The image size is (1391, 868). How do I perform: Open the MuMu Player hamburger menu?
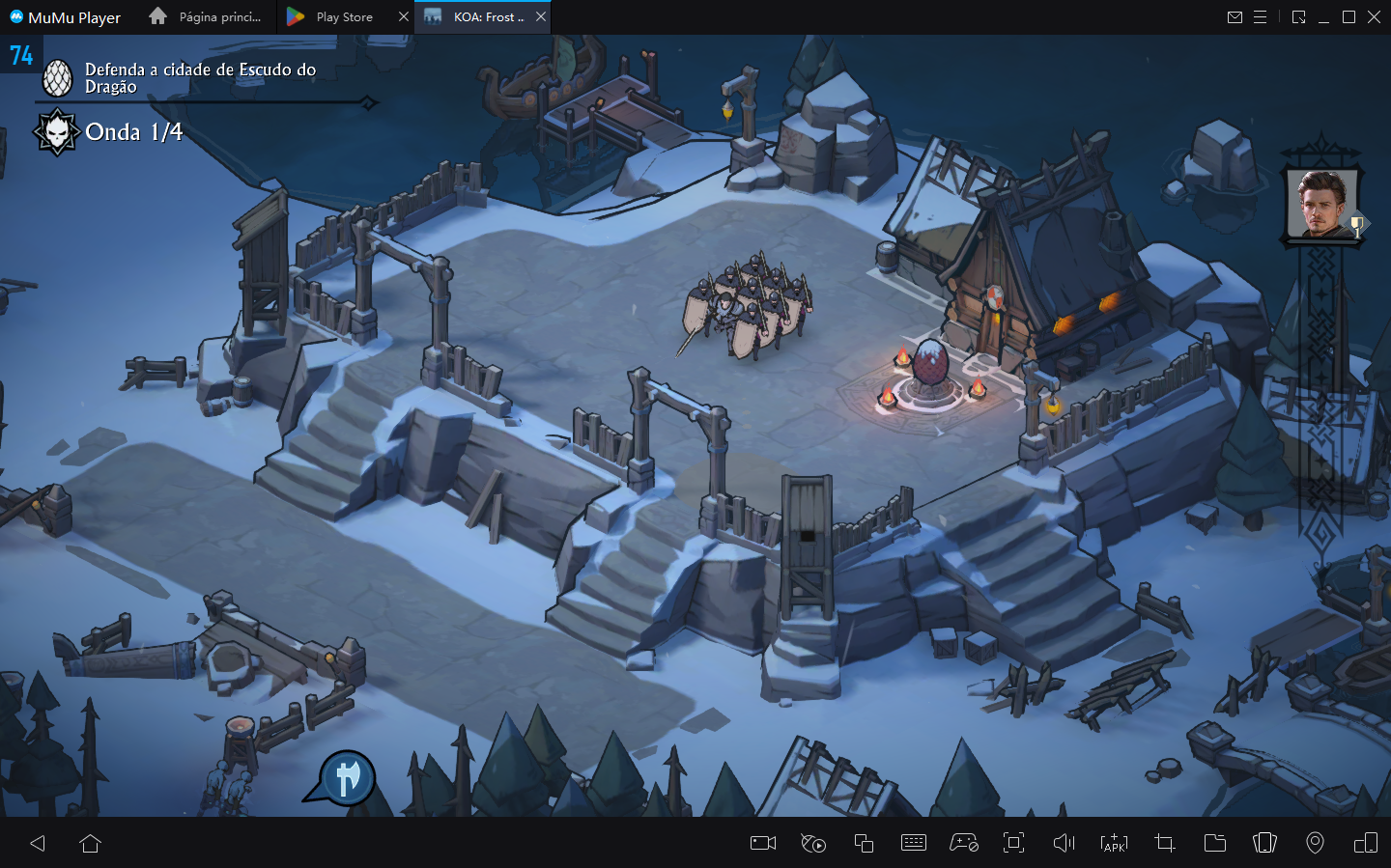click(1262, 16)
